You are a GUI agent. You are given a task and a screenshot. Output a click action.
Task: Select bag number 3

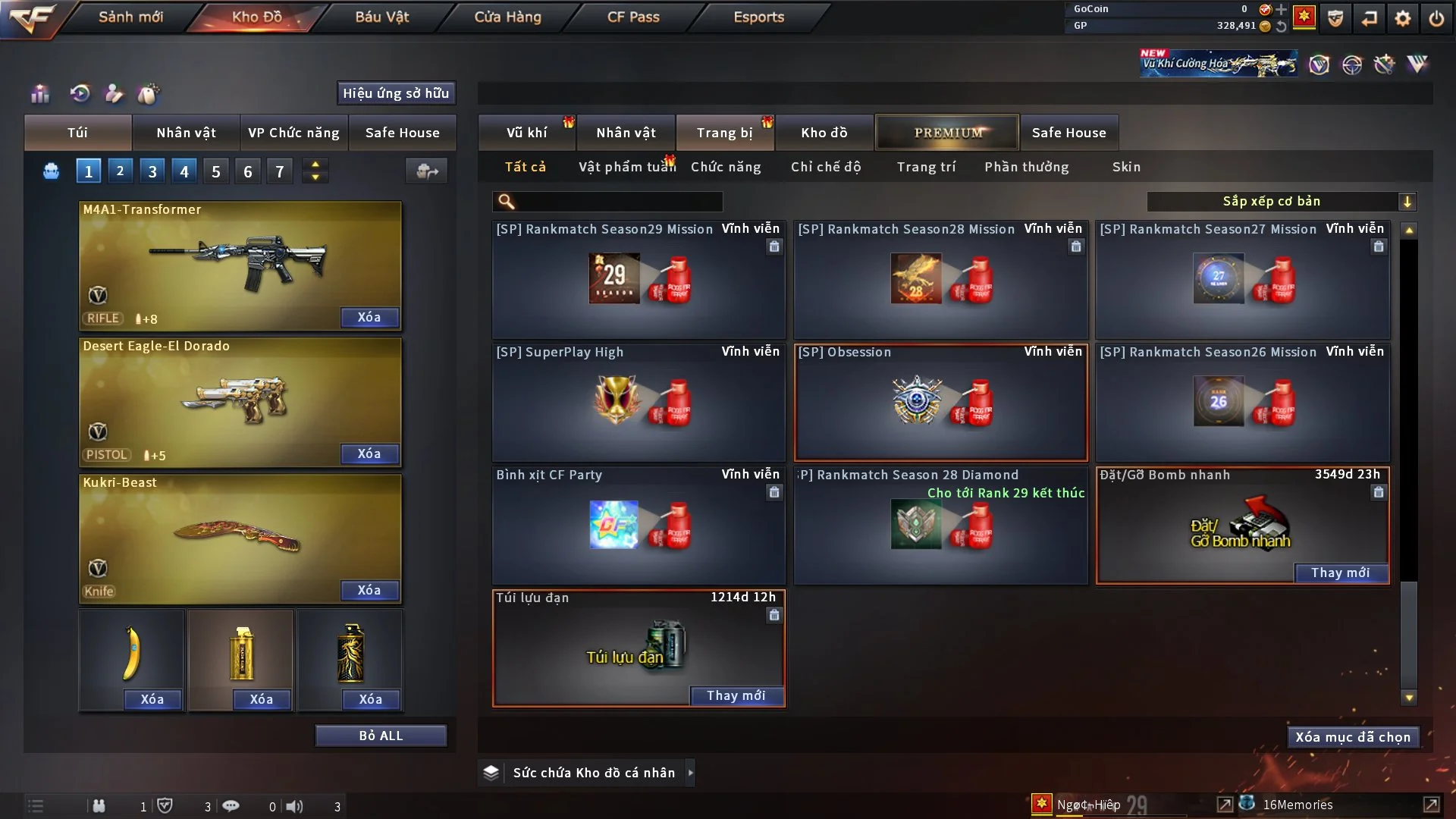[152, 171]
